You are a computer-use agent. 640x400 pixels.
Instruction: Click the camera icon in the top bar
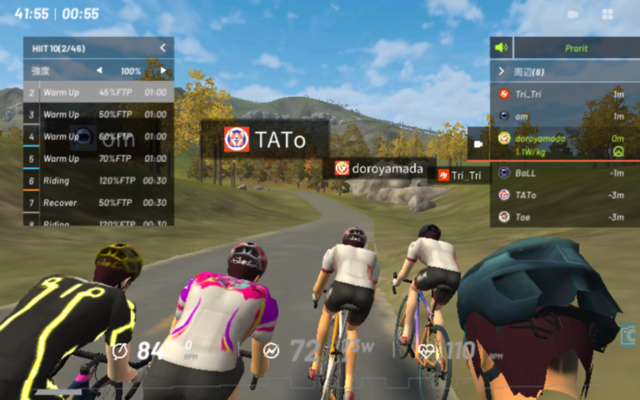(x=573, y=14)
